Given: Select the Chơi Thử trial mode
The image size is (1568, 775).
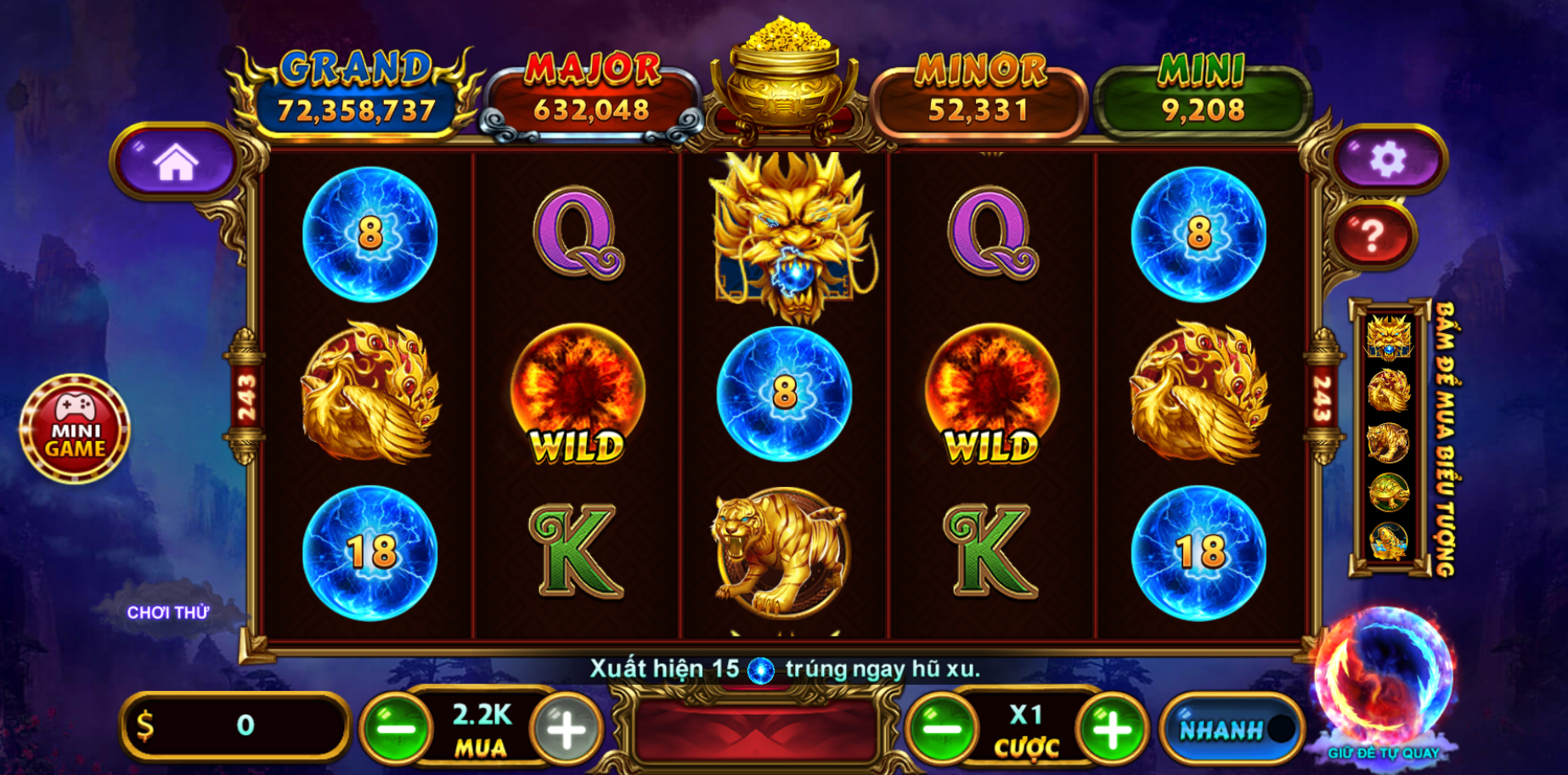Looking at the screenshot, I should tap(168, 612).
